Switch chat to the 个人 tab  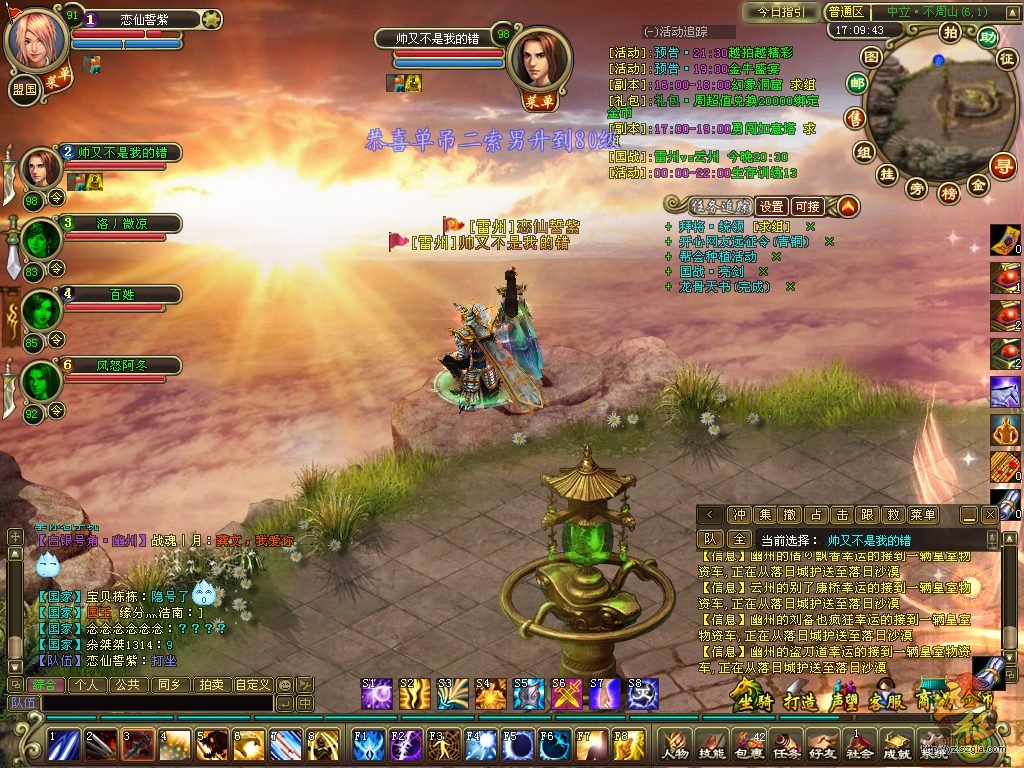tap(87, 685)
